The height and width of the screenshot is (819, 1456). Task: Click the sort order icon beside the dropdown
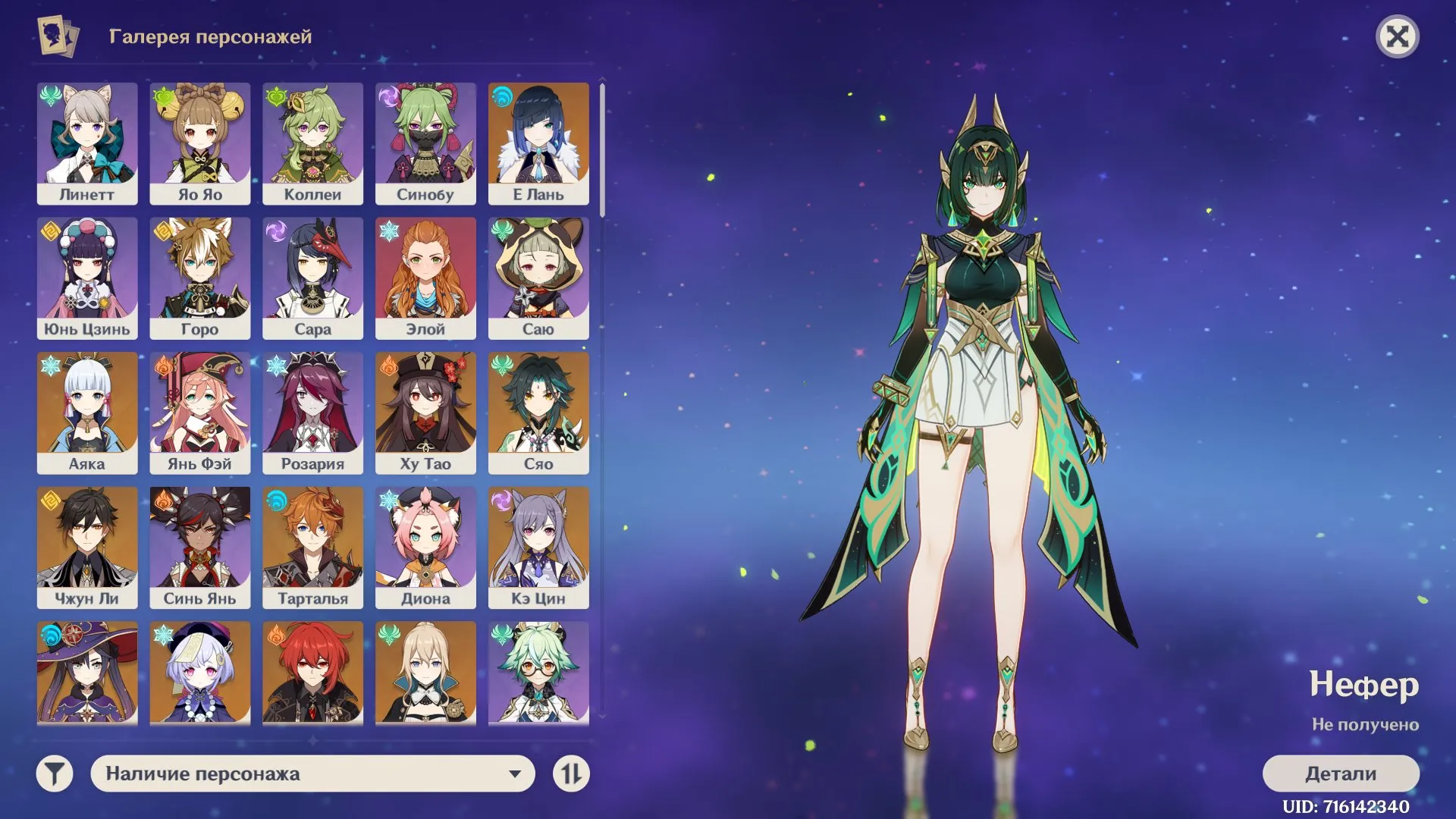(x=573, y=773)
